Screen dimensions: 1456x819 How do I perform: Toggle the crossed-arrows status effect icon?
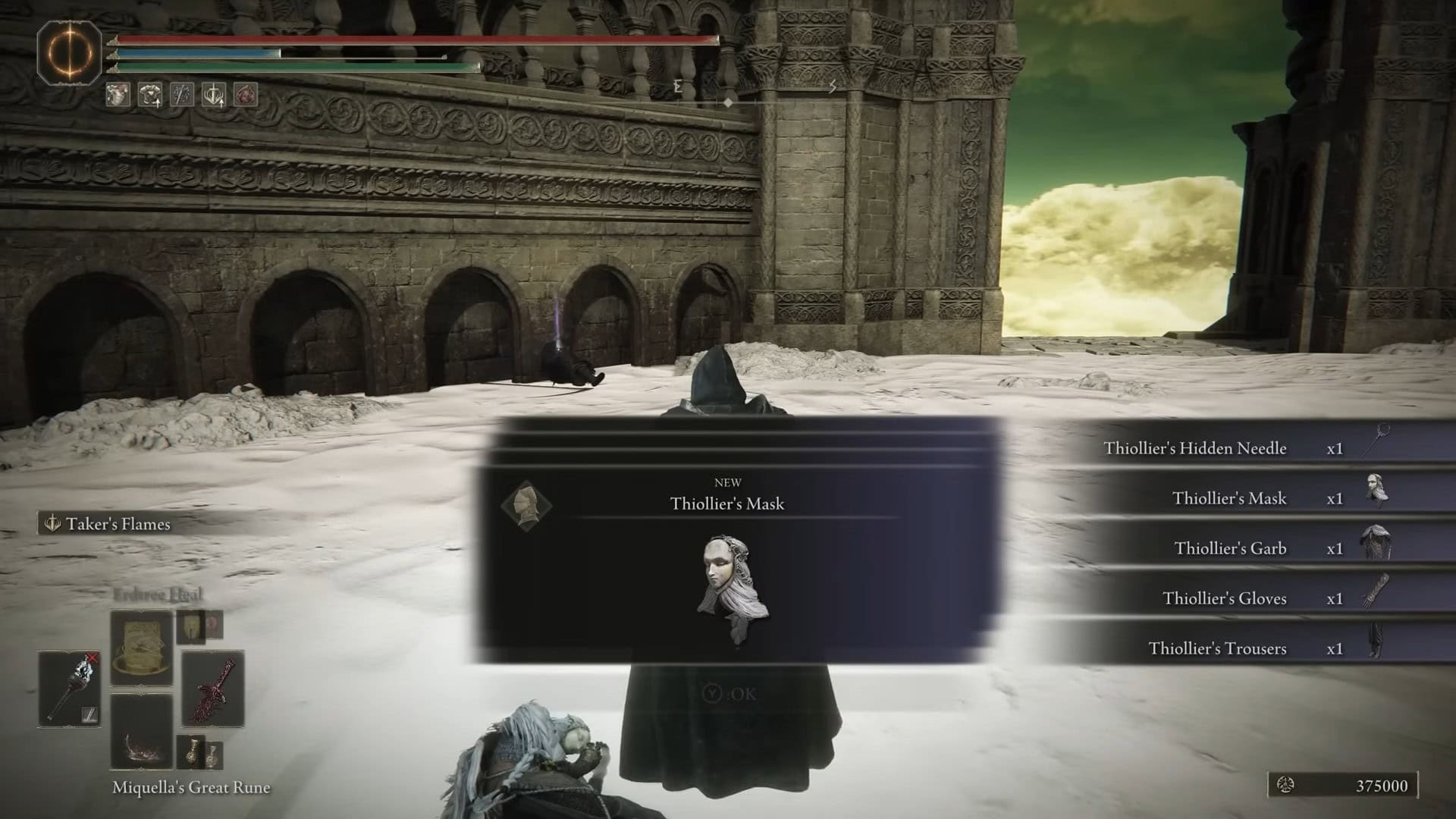coord(184,95)
